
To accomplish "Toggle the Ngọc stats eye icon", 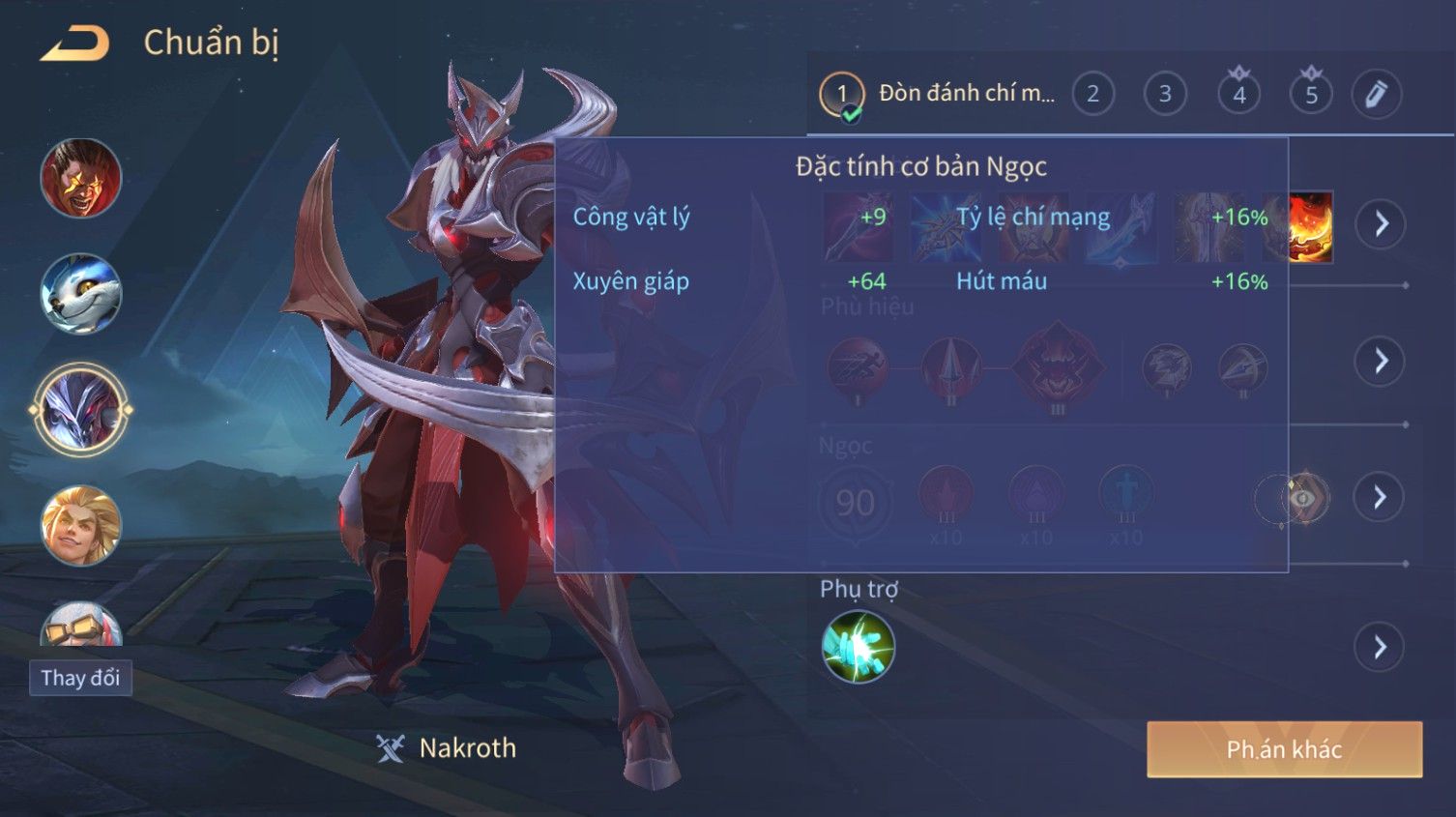I will [x=1303, y=498].
